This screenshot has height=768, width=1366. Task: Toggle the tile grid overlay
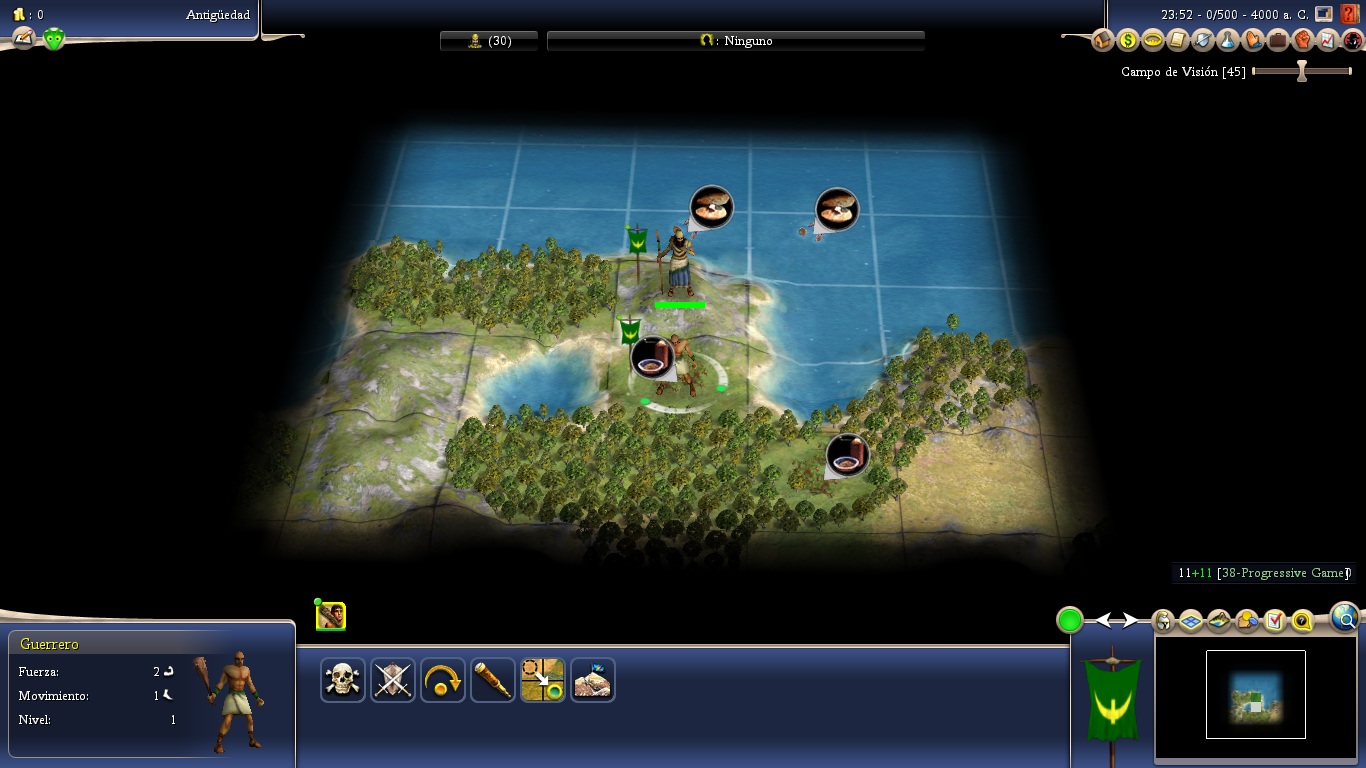pyautogui.click(x=1191, y=621)
